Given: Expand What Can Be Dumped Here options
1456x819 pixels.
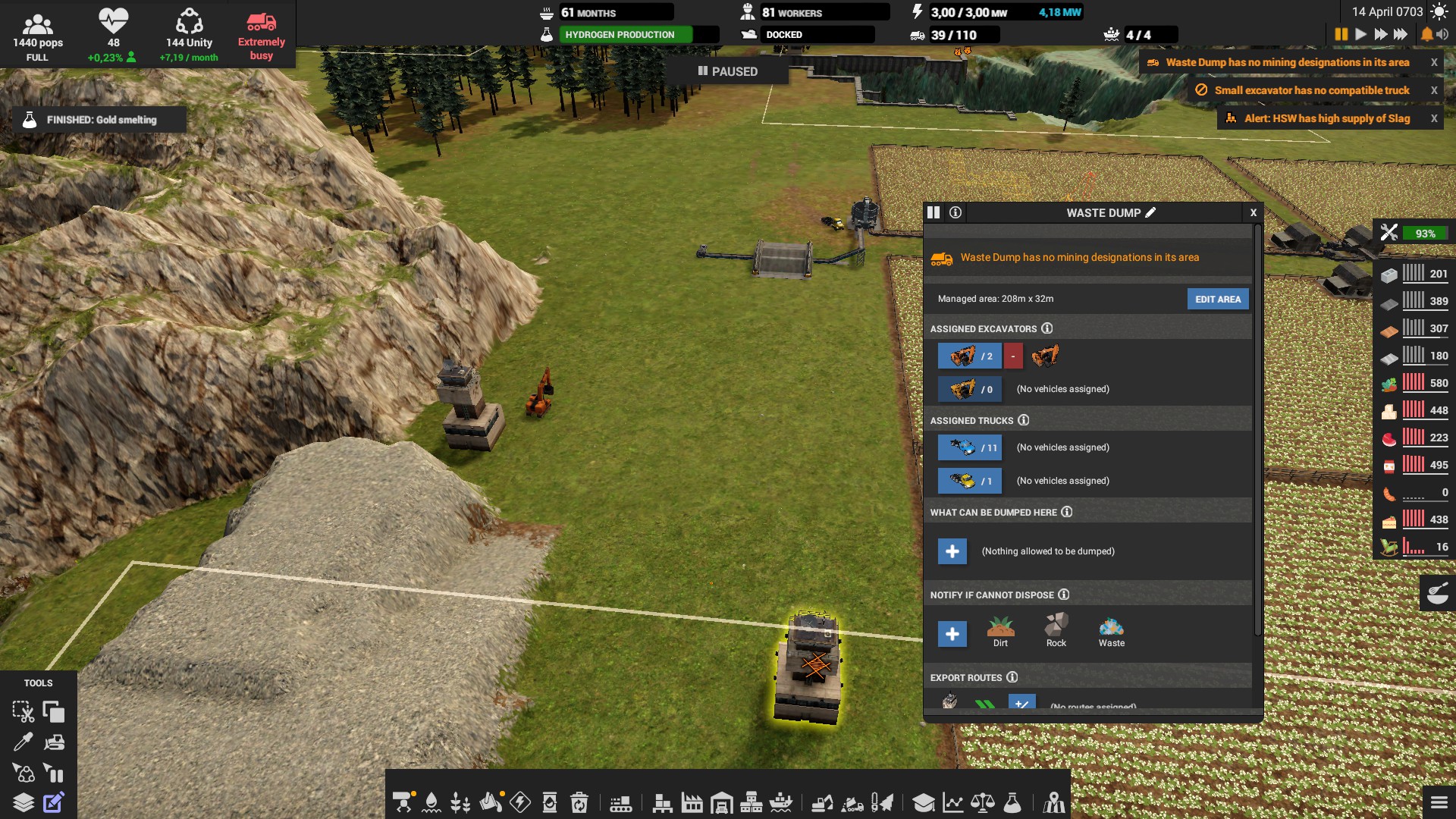Looking at the screenshot, I should [x=952, y=551].
